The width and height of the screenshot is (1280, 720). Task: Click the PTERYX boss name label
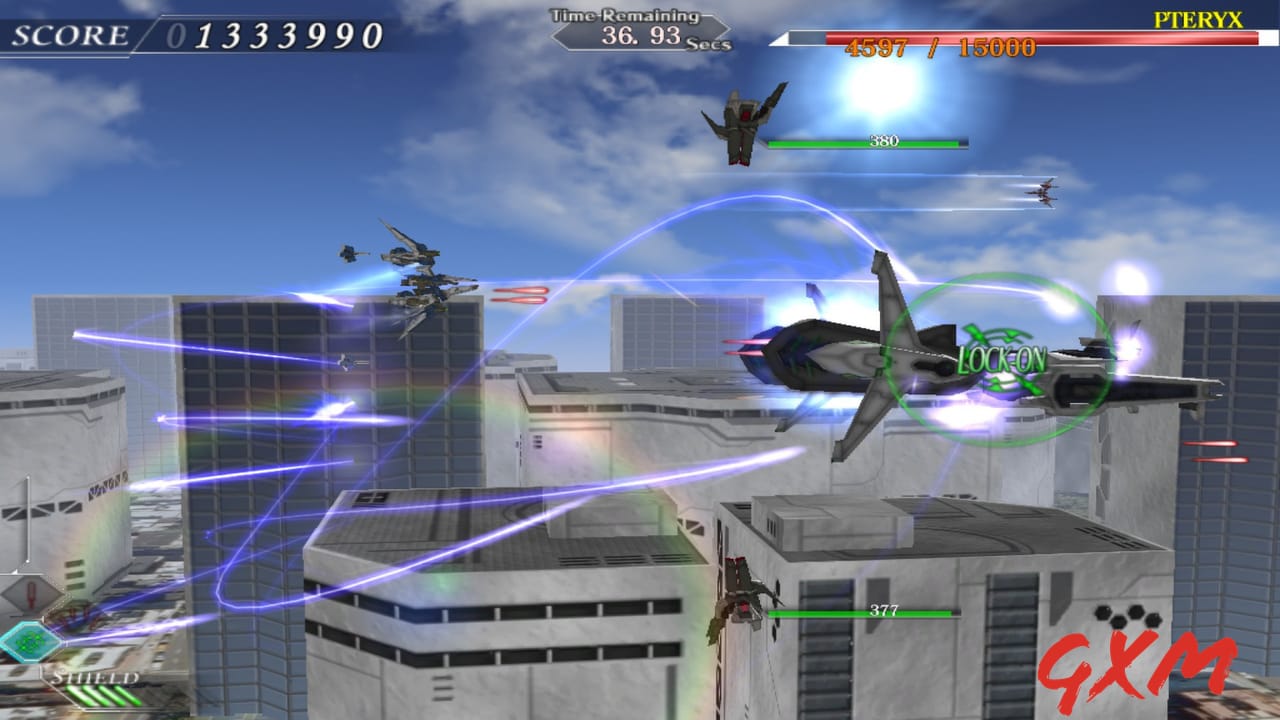tap(1197, 16)
